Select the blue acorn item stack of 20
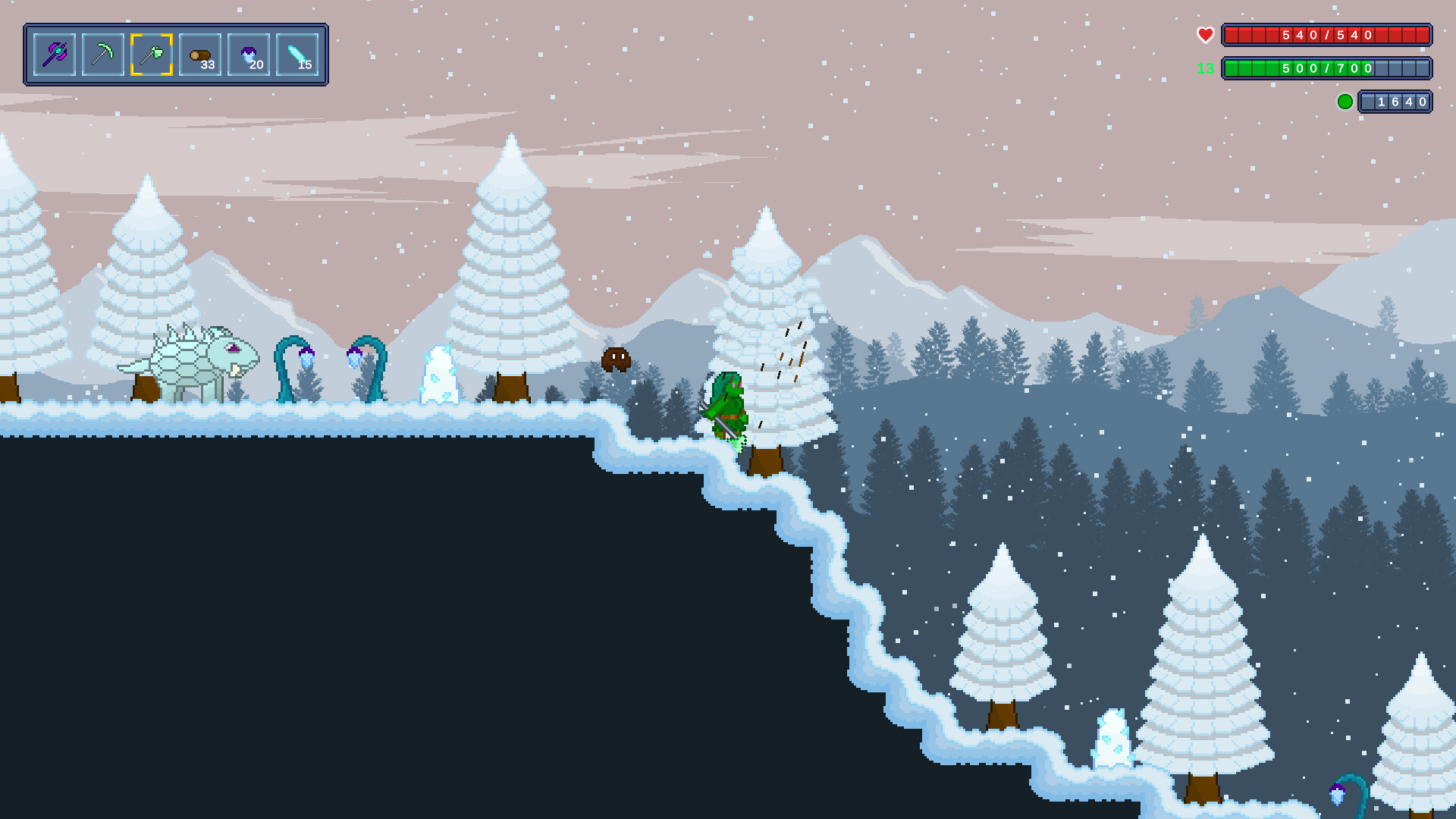Screen dimensions: 1456x819 pyautogui.click(x=249, y=53)
